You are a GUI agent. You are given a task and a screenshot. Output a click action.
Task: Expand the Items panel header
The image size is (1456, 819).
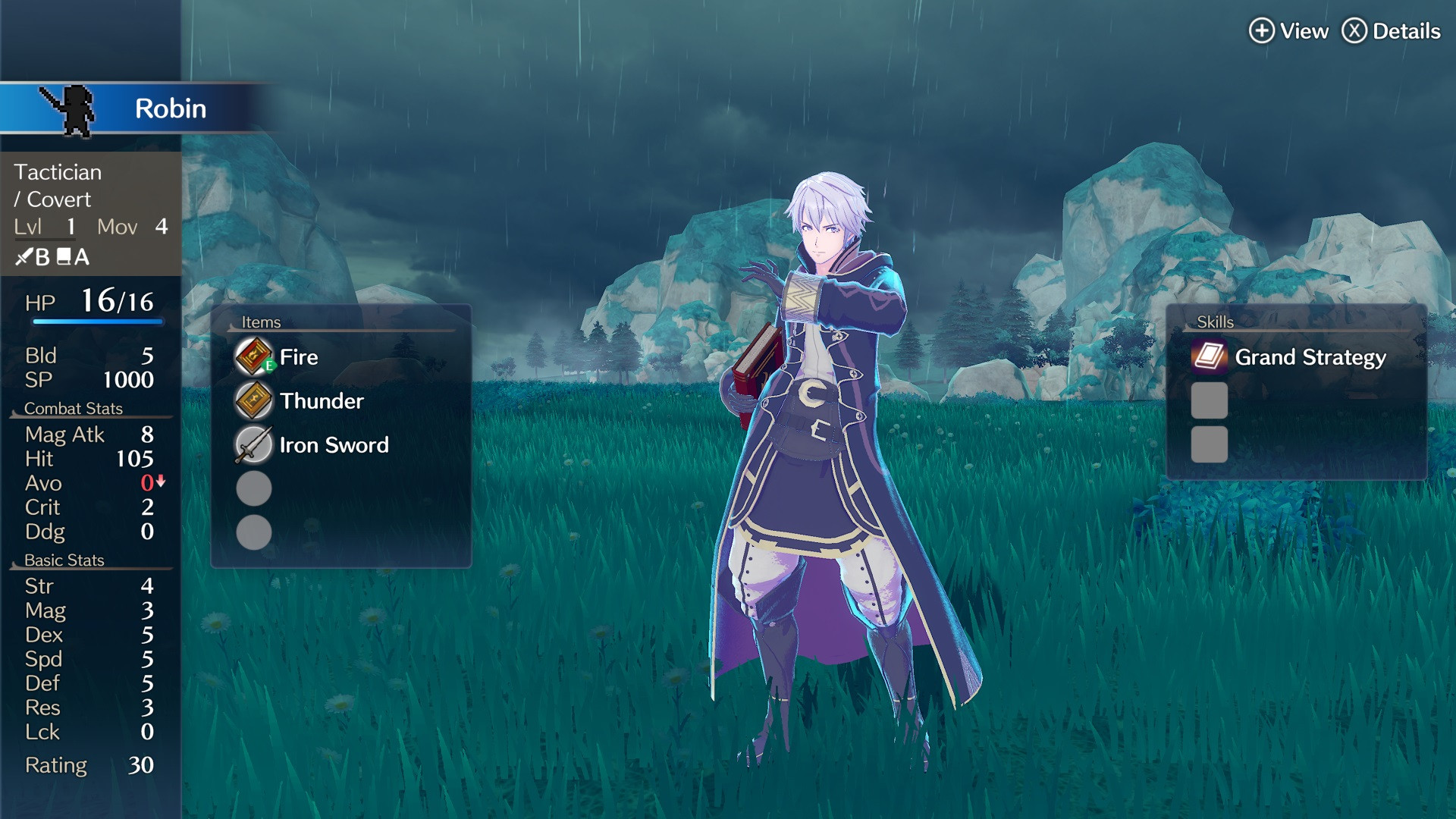(x=262, y=322)
